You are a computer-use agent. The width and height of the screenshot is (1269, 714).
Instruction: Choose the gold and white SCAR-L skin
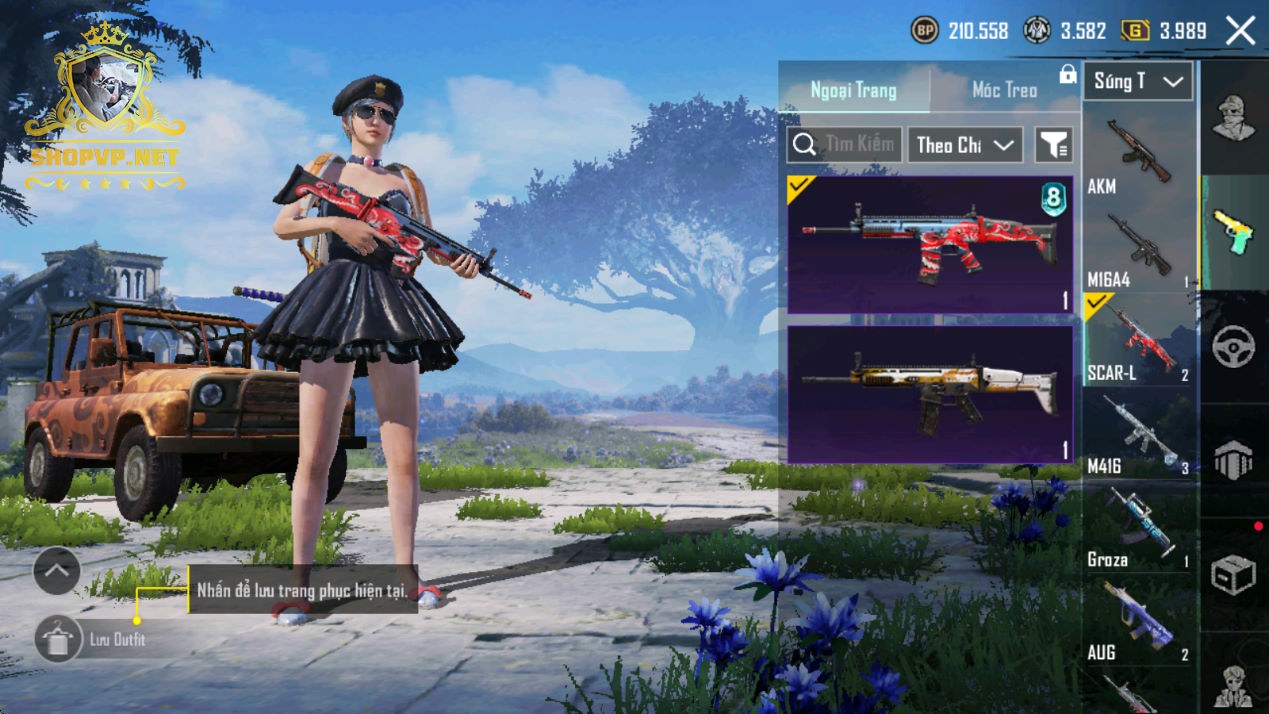930,394
